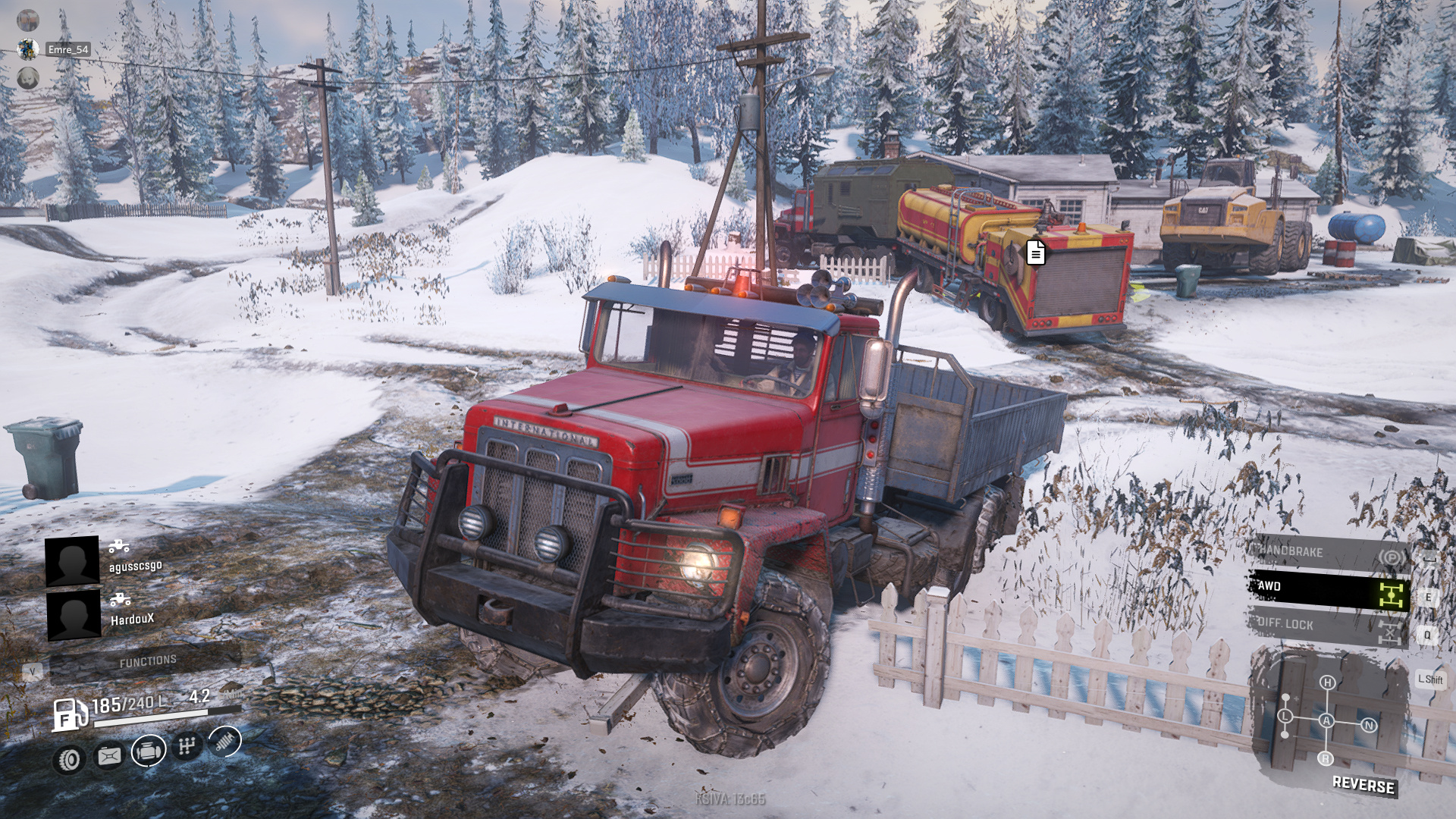Click the fuel pump icon
Viewport: 1456px width, 819px height.
pyautogui.click(x=68, y=714)
